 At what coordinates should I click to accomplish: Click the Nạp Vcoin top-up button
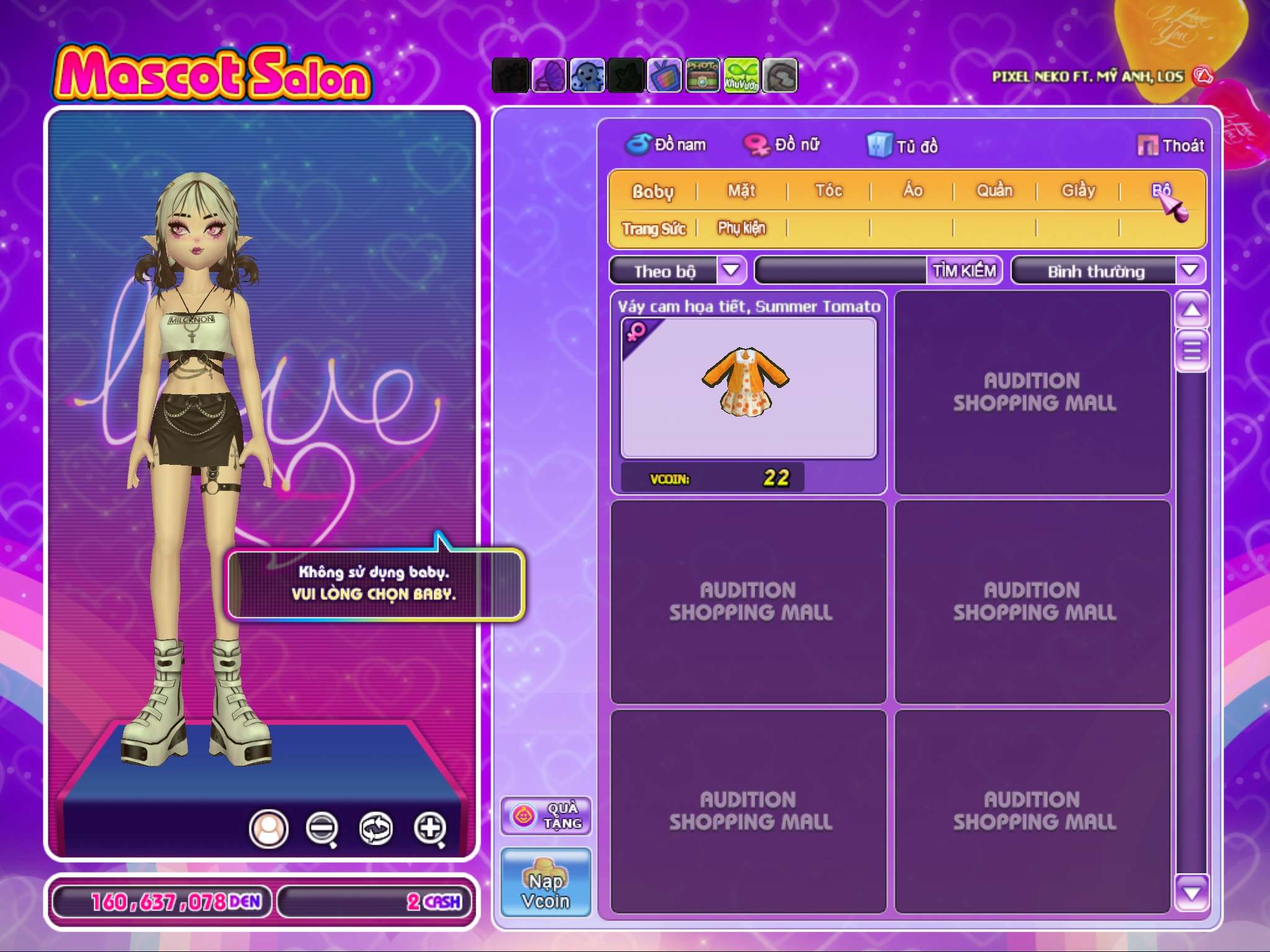coord(546,882)
